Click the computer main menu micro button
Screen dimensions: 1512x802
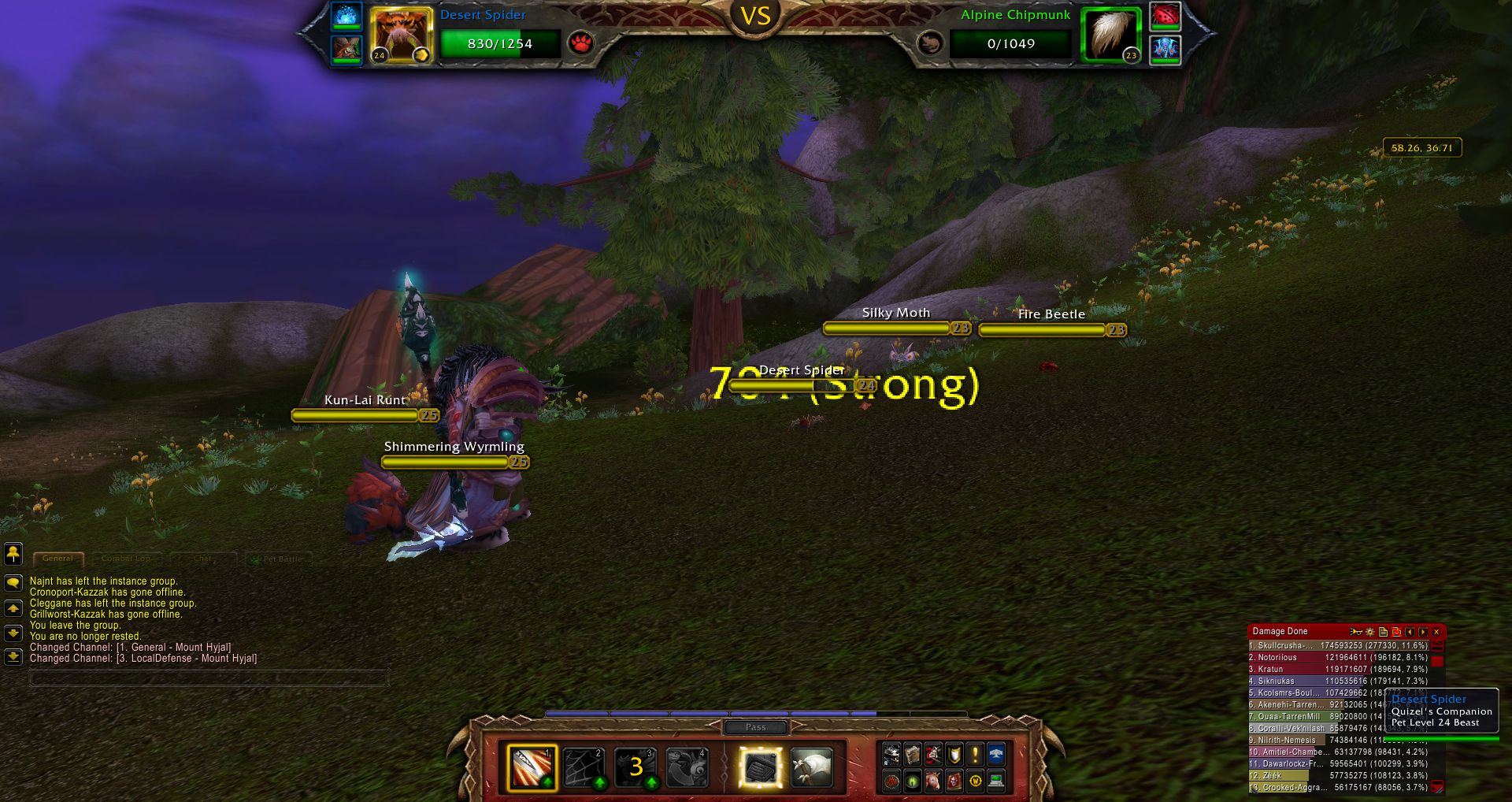pyautogui.click(x=996, y=781)
